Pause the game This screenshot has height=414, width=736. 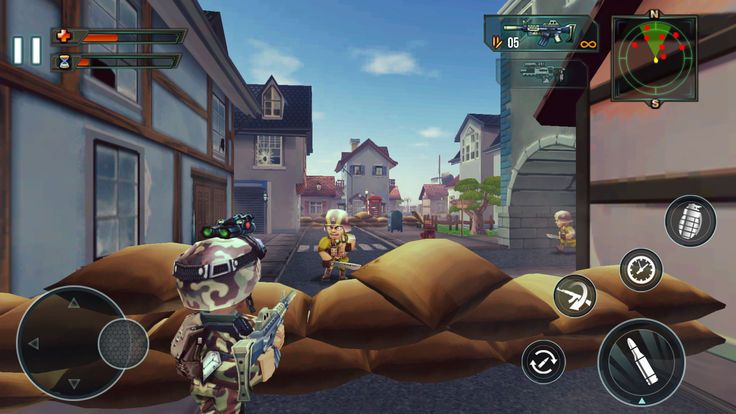27,51
